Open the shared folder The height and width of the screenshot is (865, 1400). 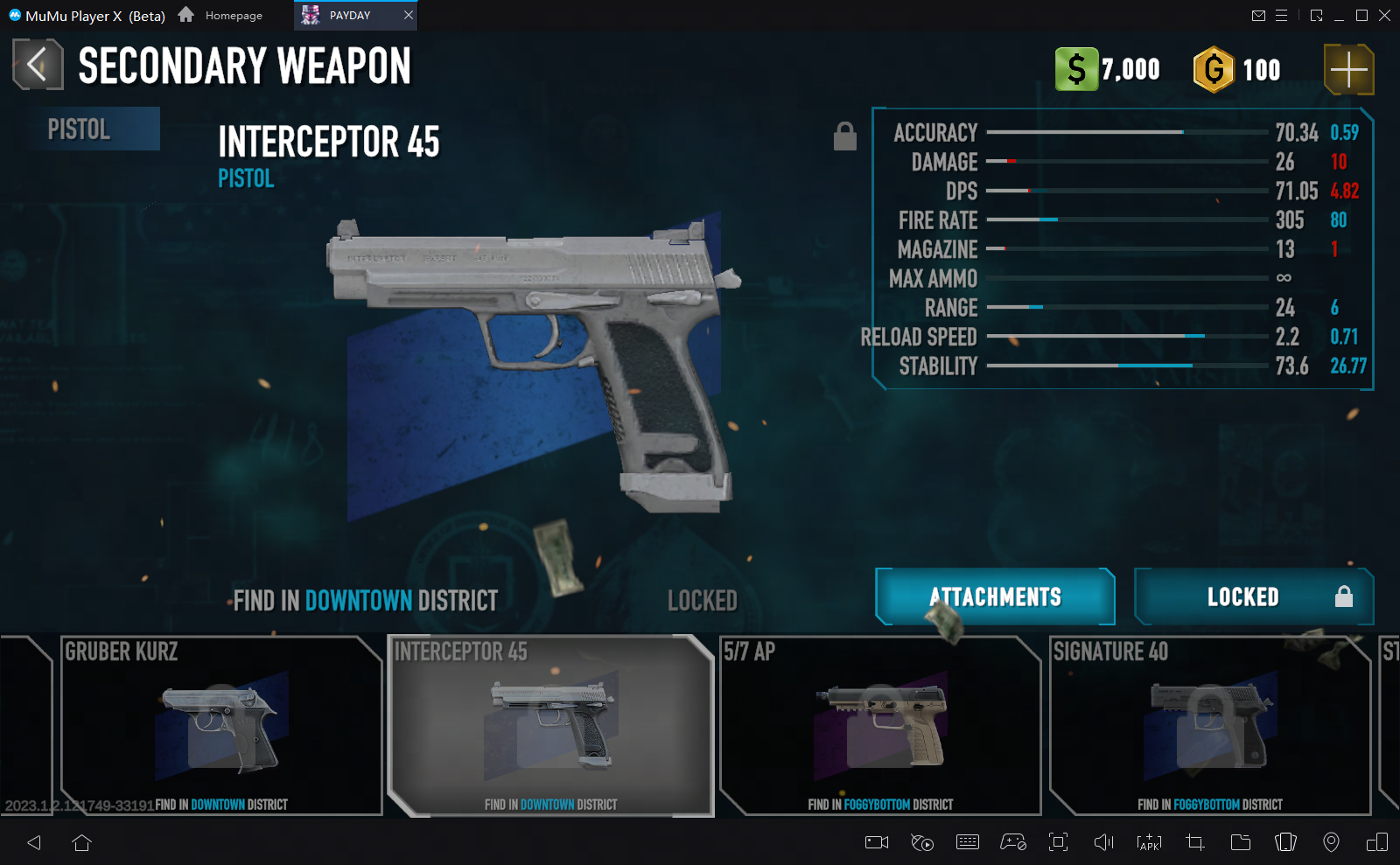coord(1240,842)
